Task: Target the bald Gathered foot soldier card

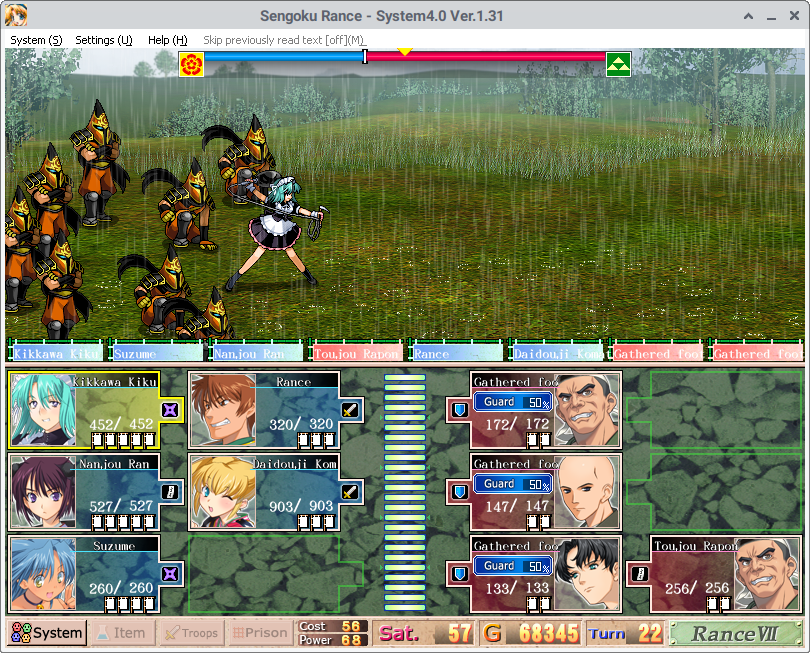Action: pos(545,492)
